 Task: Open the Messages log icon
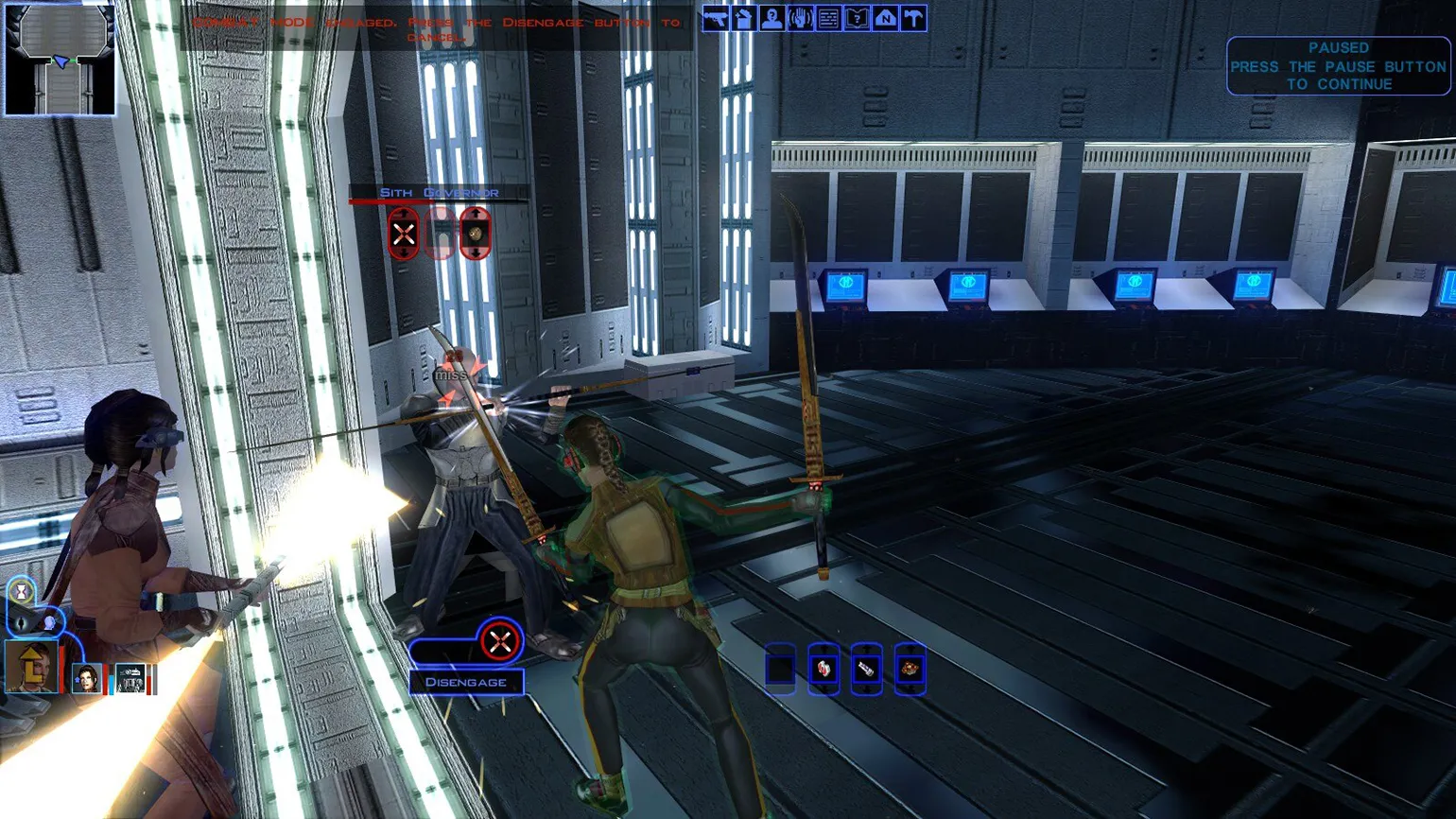[x=828, y=19]
